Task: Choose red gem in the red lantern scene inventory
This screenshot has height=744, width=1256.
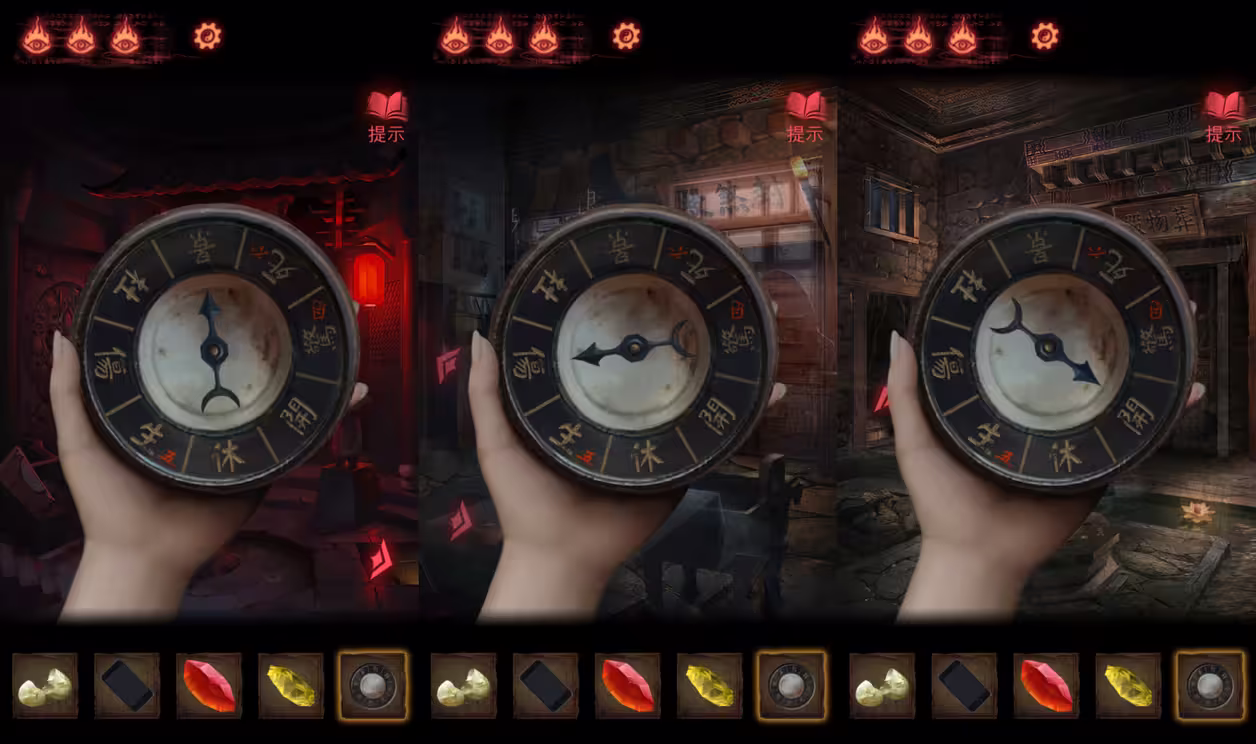Action: pos(209,686)
